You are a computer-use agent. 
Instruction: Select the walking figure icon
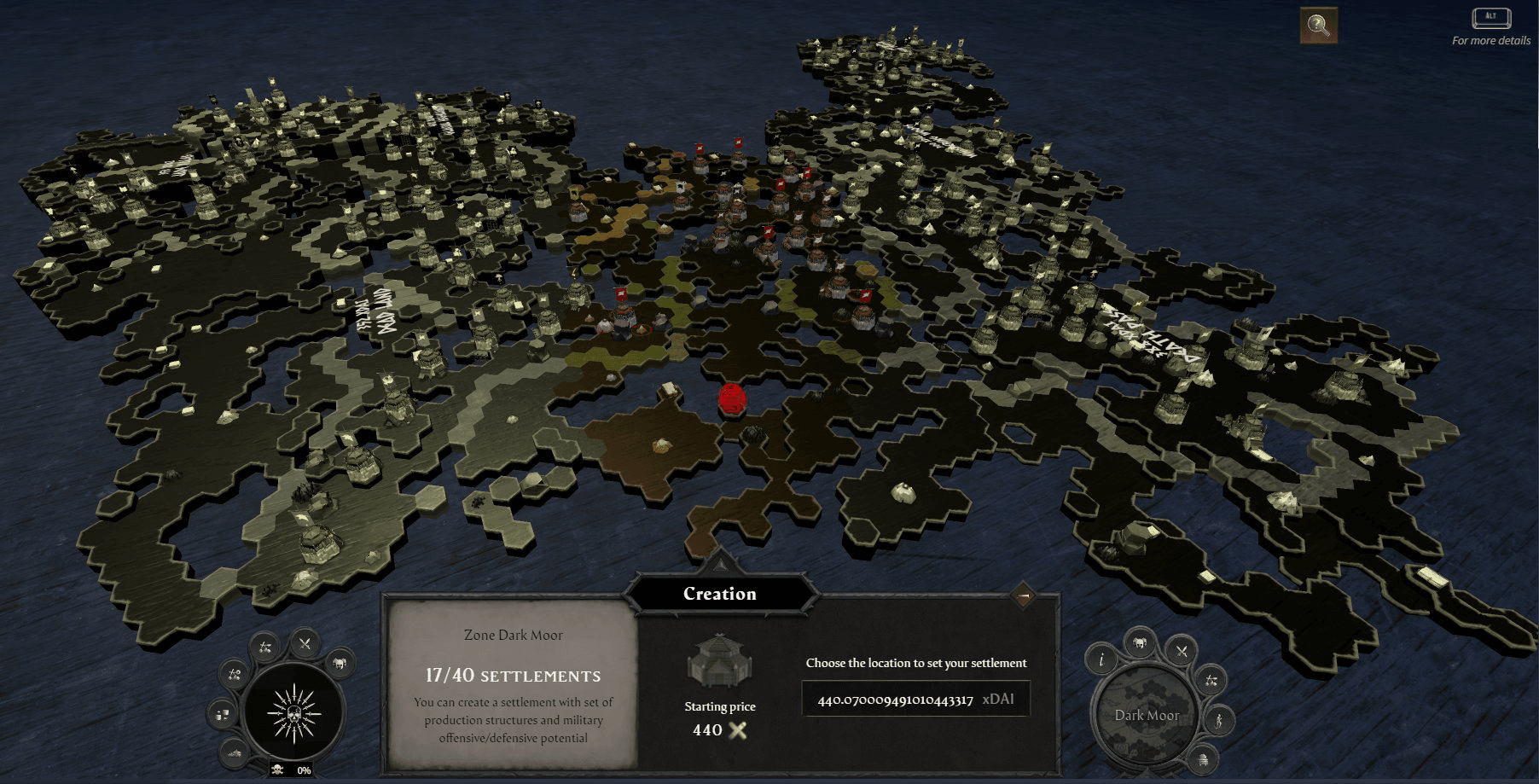[1219, 720]
